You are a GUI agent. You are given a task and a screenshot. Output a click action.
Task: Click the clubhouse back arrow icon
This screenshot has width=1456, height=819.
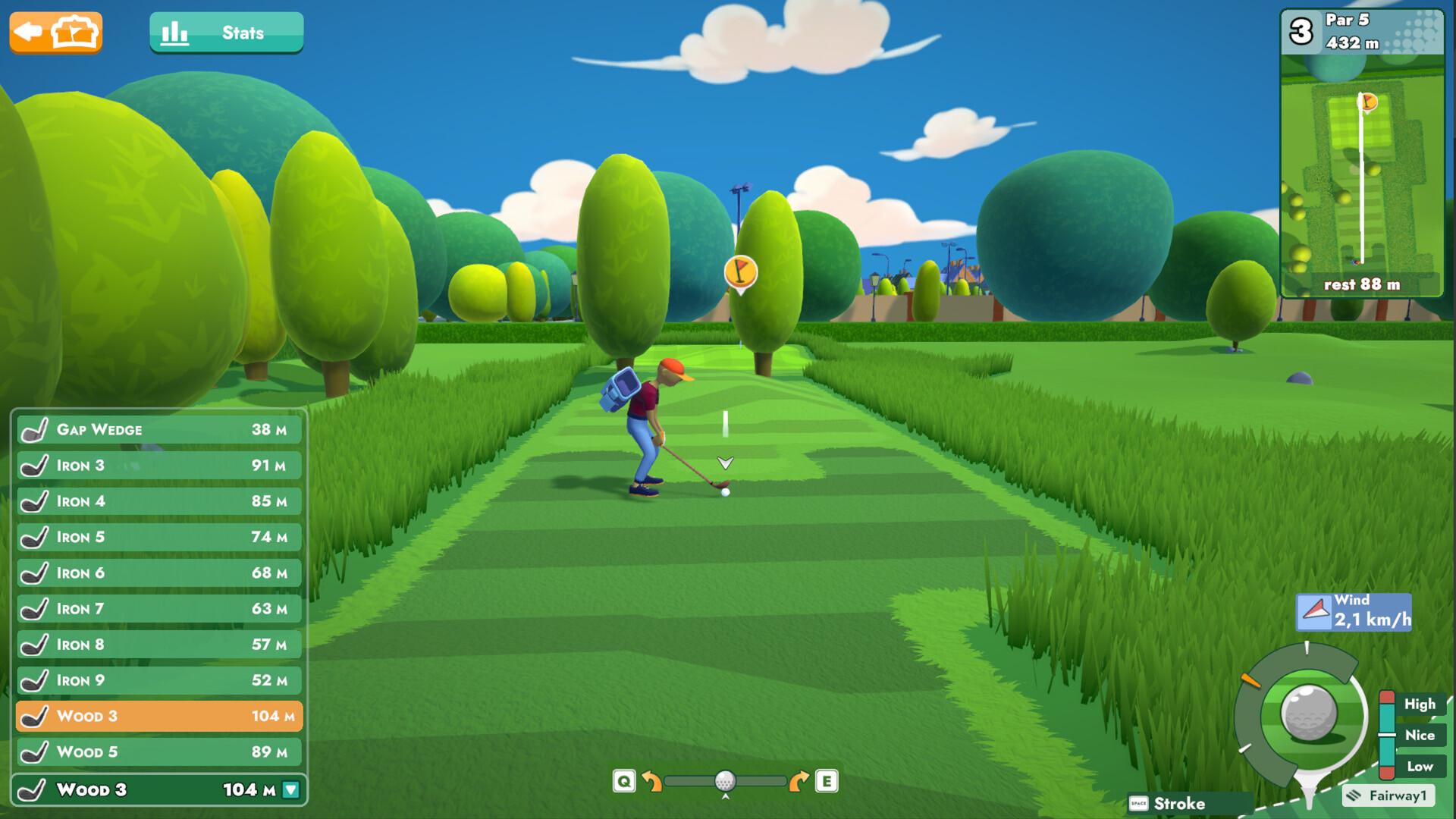[29, 31]
